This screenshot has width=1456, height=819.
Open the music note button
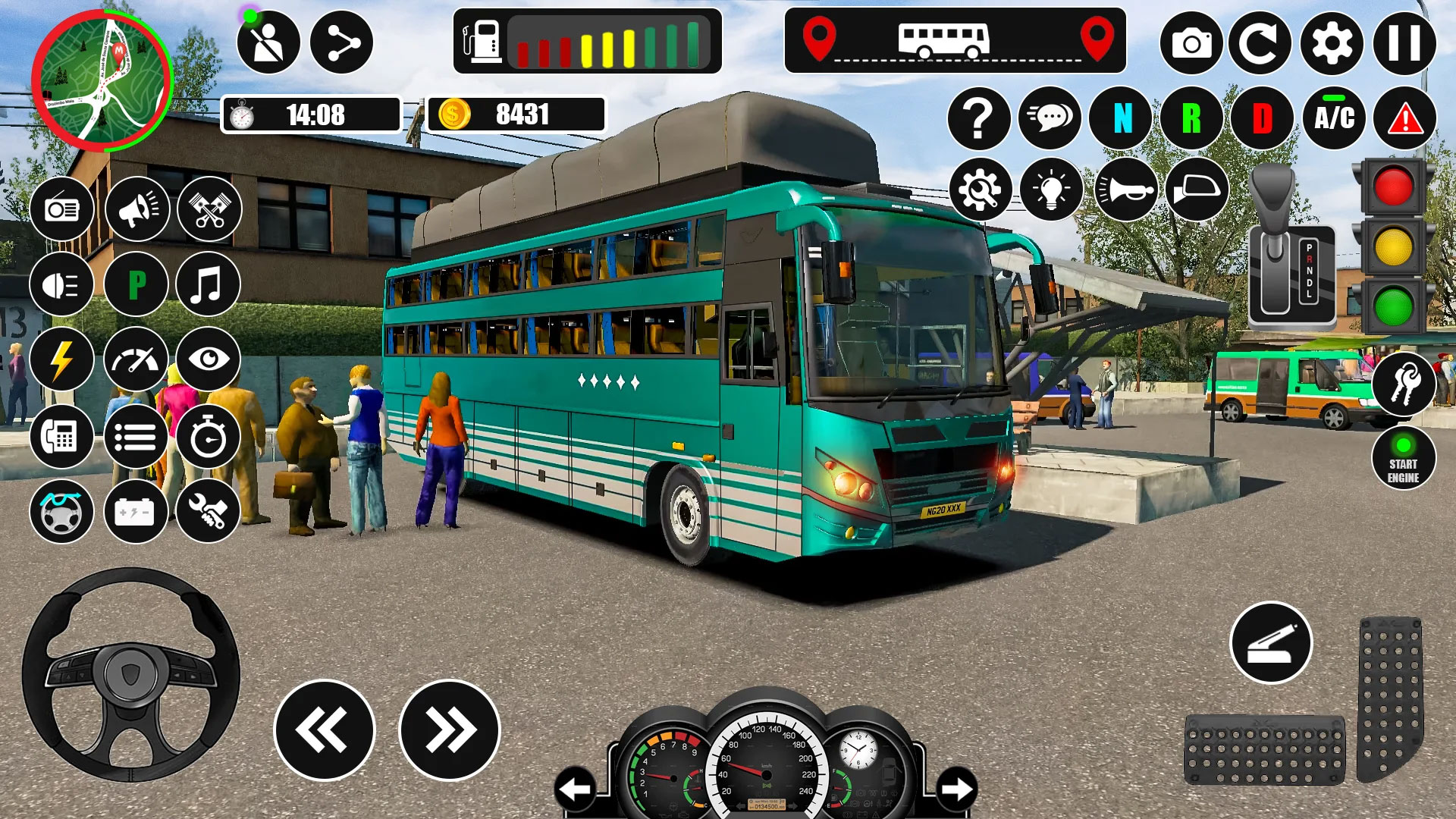coord(208,284)
